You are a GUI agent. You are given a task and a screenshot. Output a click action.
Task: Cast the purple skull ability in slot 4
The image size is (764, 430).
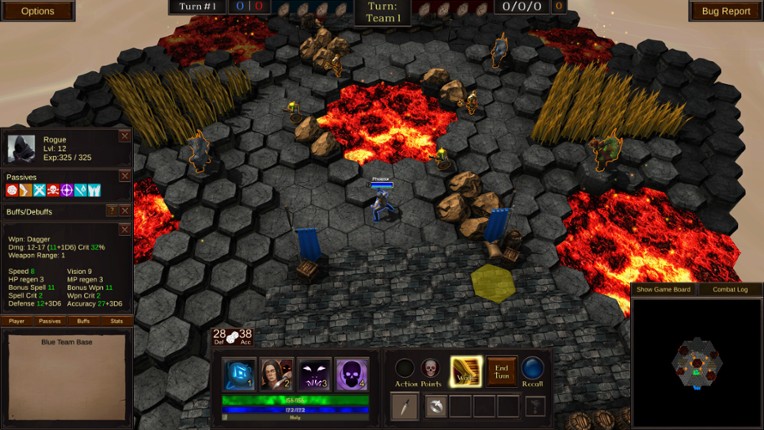[x=350, y=374]
